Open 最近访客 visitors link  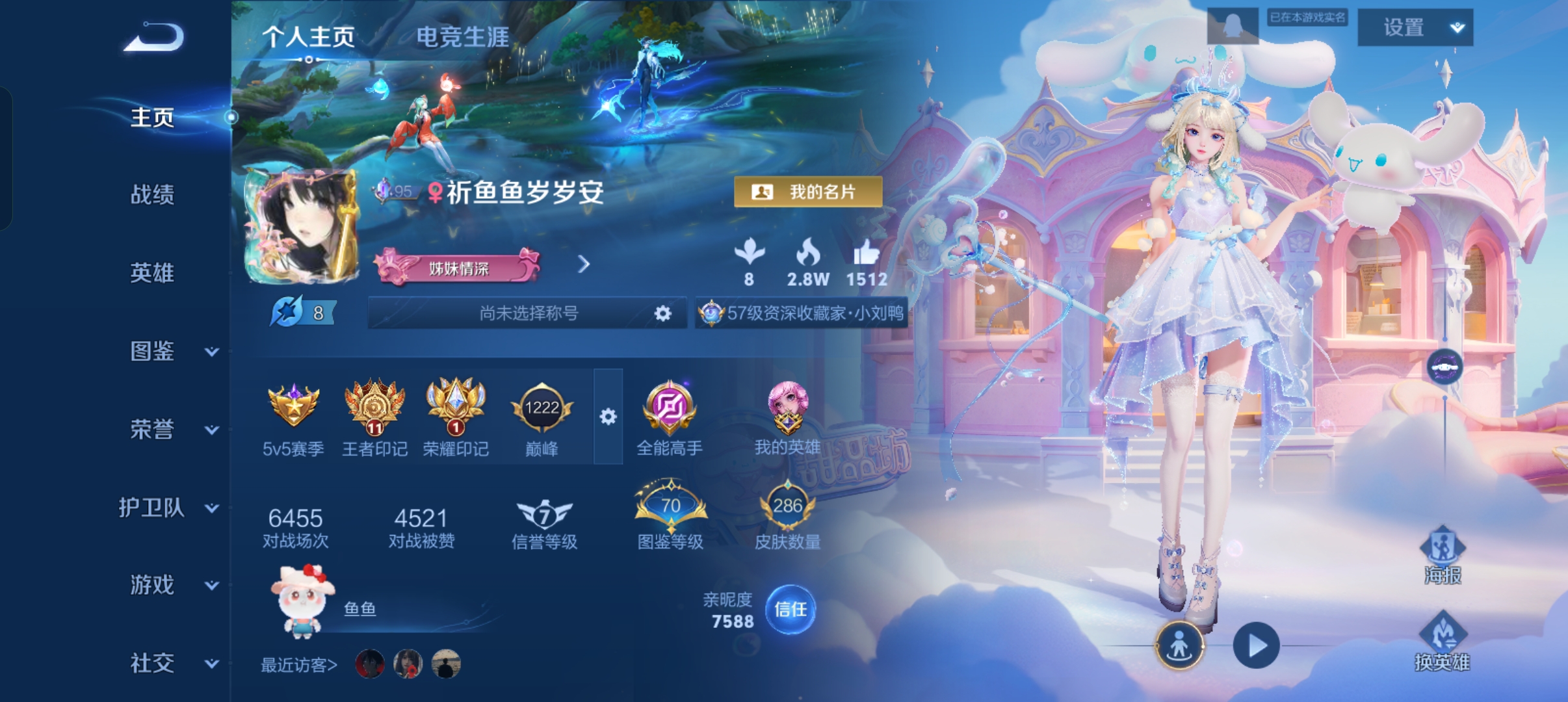(297, 666)
